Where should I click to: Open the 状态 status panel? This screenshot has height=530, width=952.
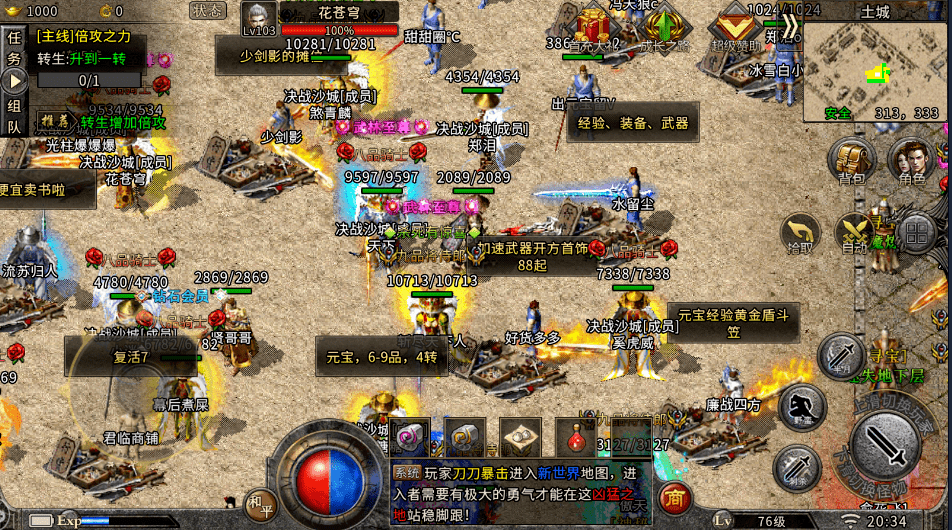coord(207,11)
